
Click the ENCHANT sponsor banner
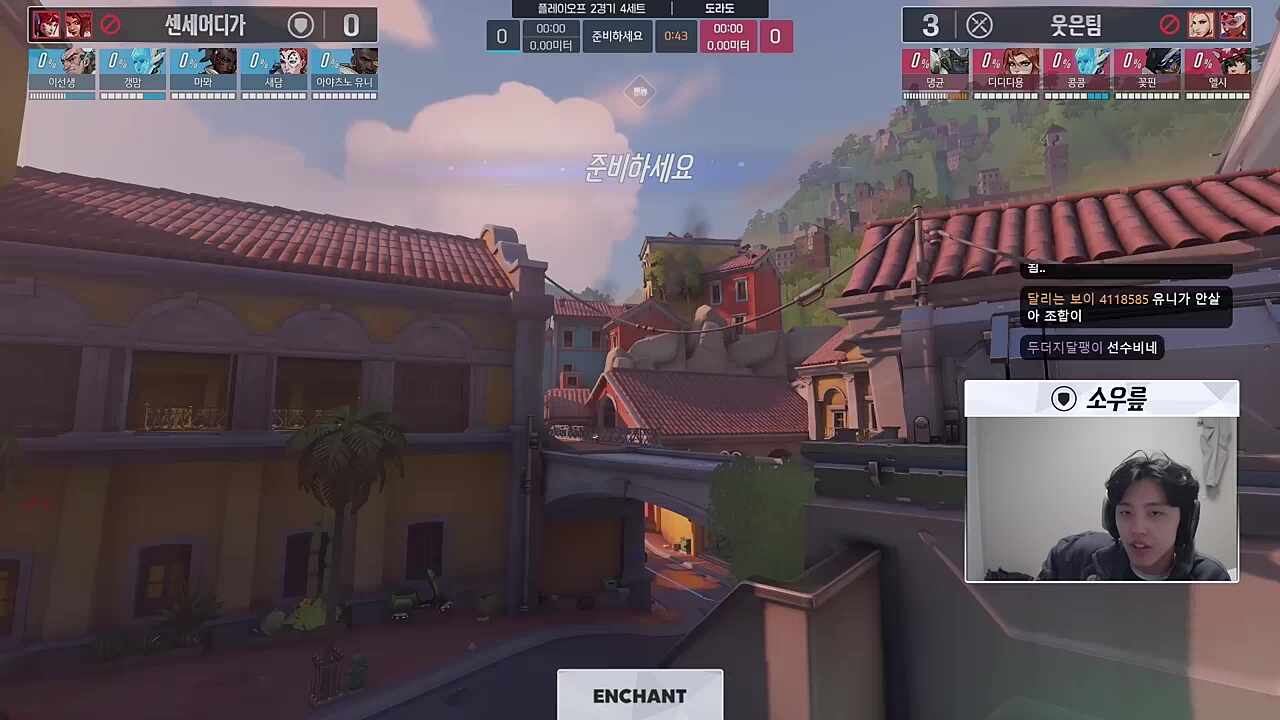(x=639, y=695)
